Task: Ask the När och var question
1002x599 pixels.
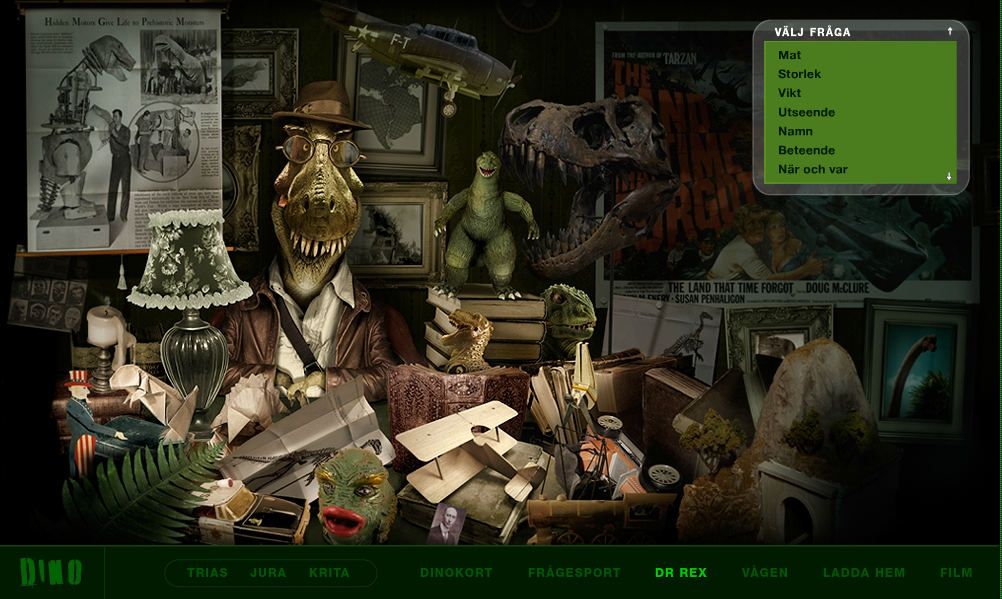Action: click(x=812, y=169)
